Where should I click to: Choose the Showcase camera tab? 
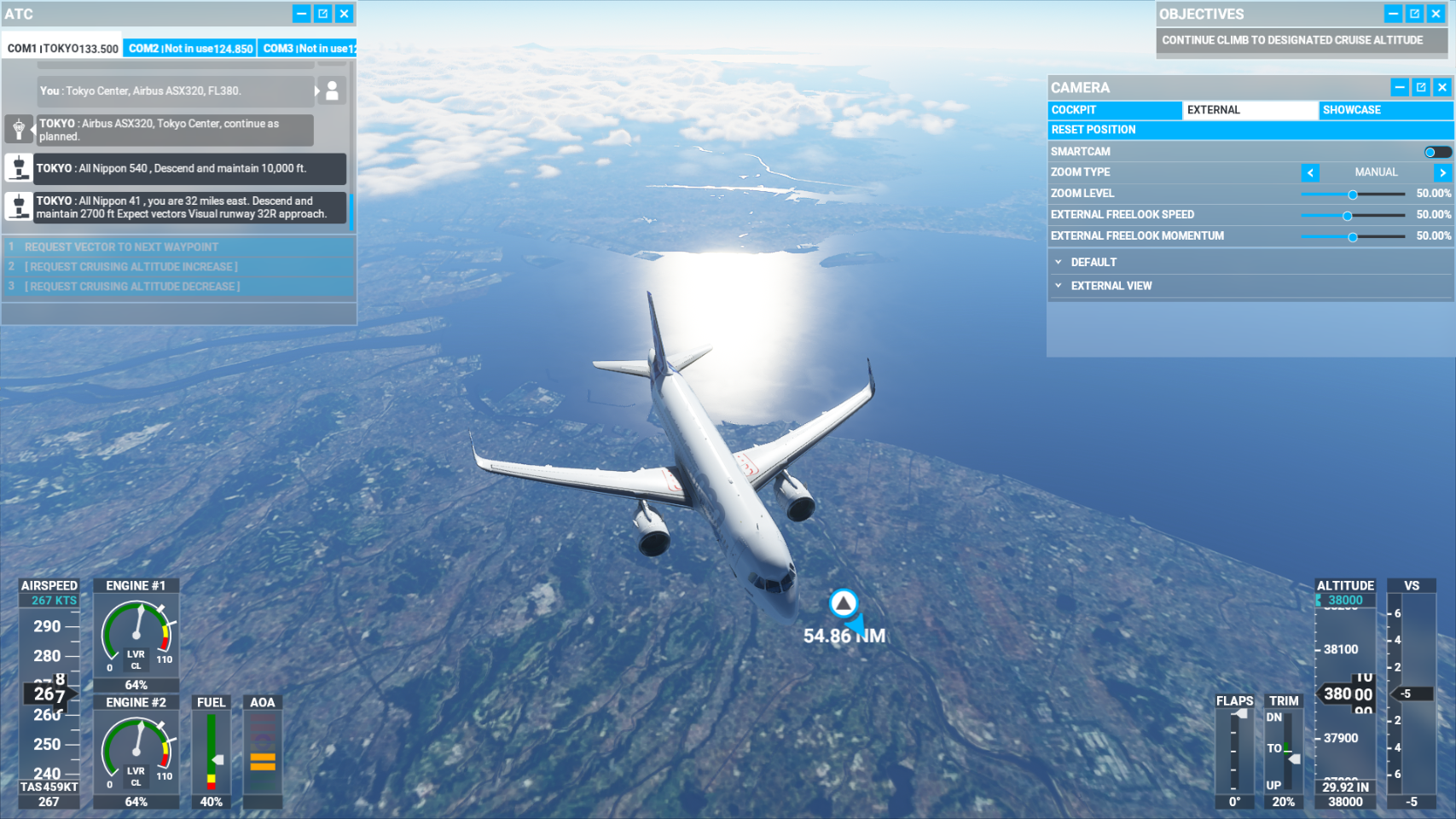click(1384, 110)
